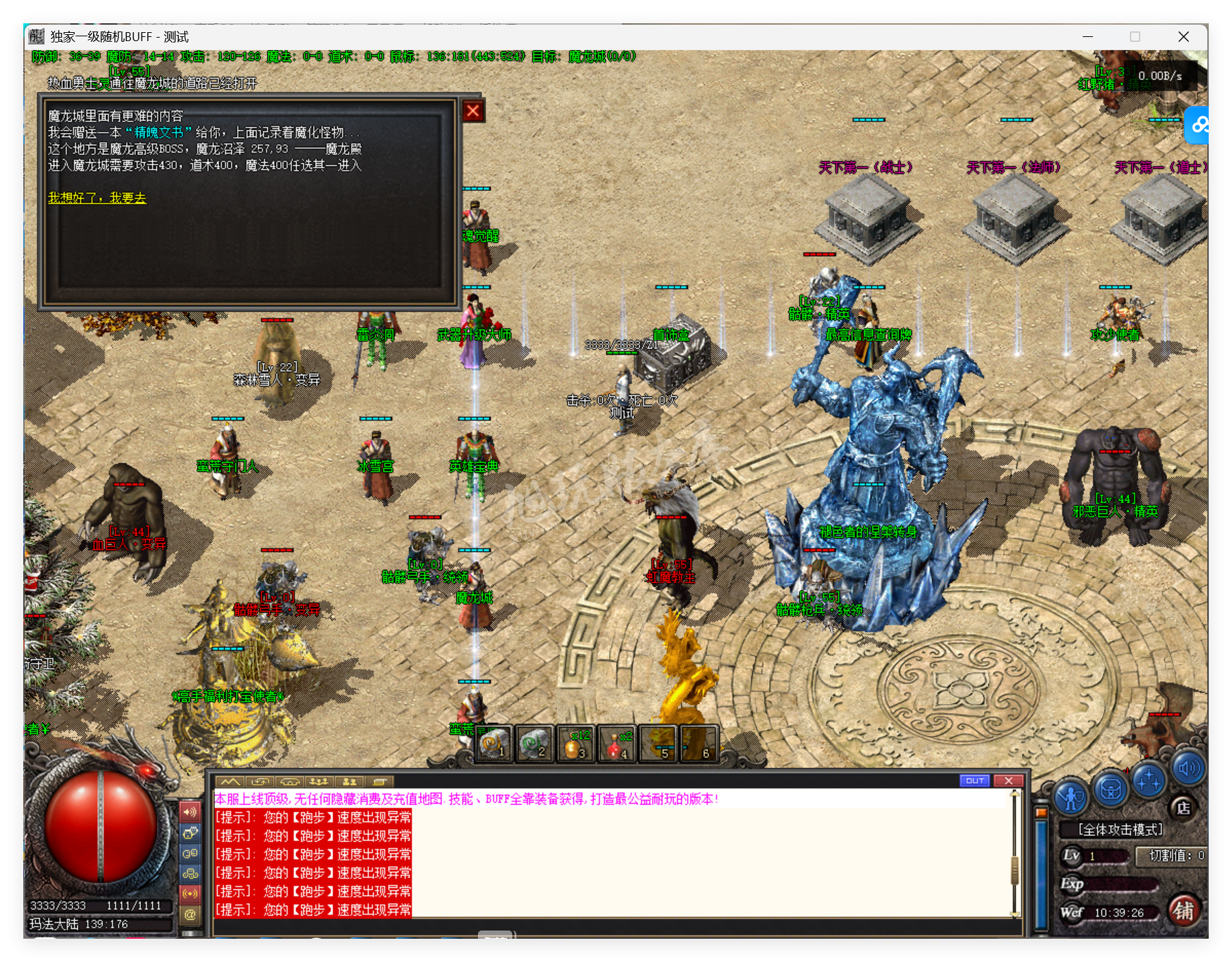This screenshot has height=962, width=1232.
Task: Select the golden potion stack in slot 3
Action: 575,744
